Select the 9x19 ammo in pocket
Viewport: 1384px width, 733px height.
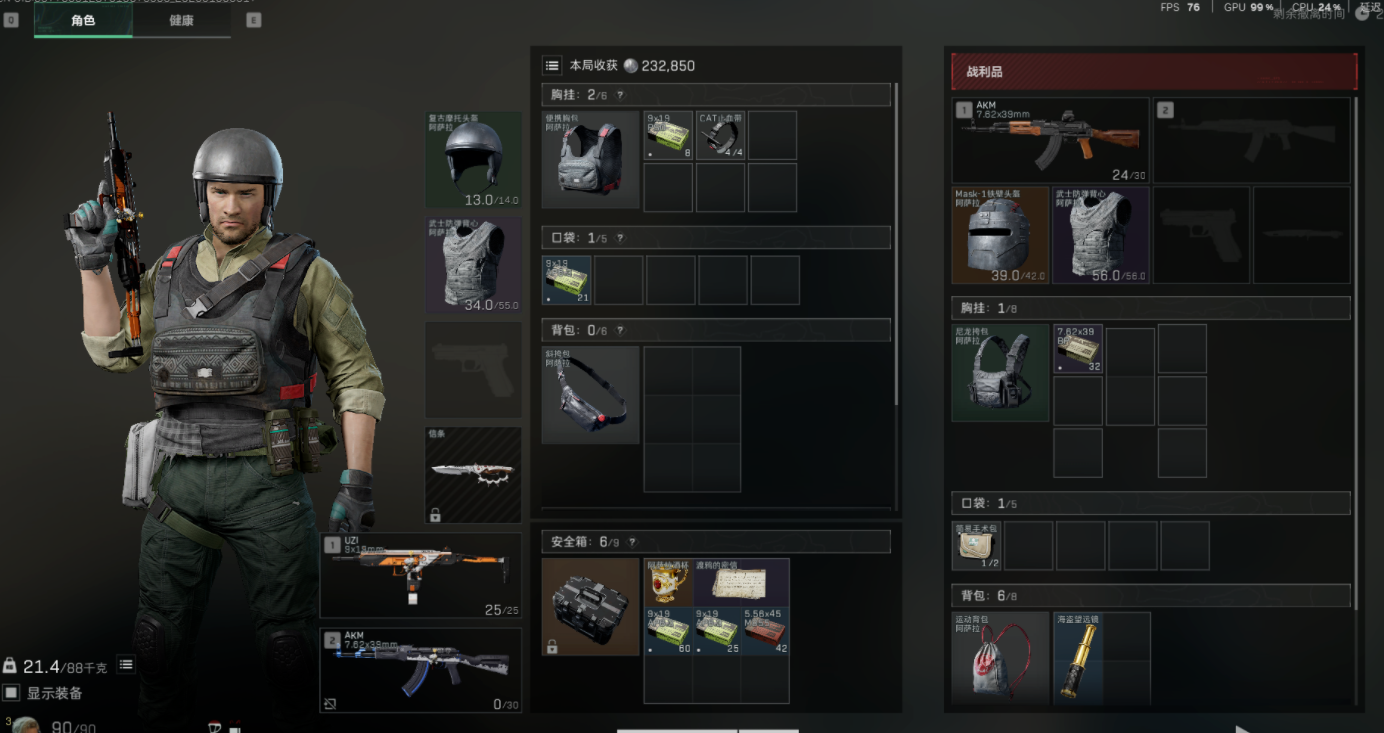click(x=567, y=280)
